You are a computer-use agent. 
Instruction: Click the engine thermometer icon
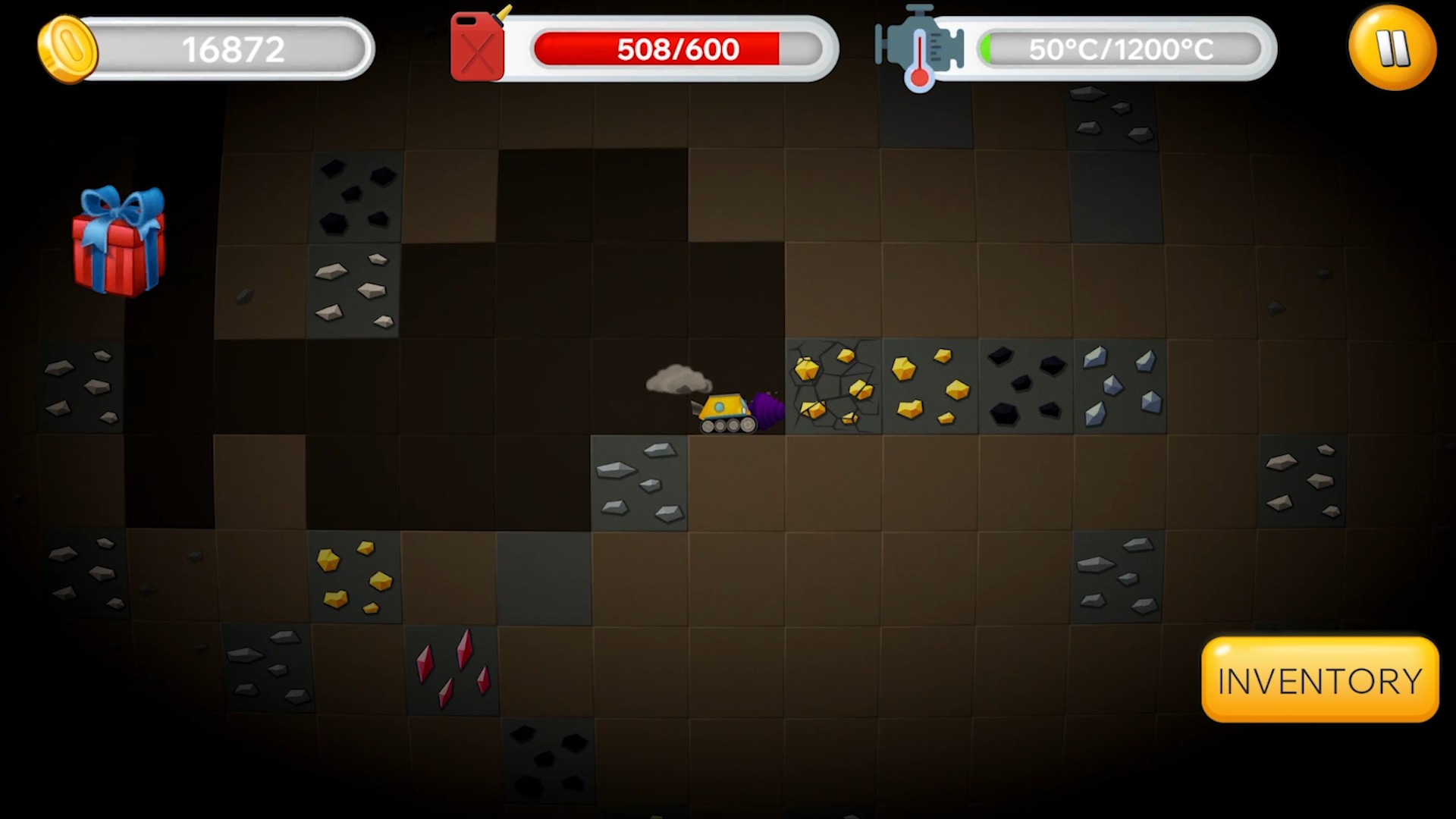click(x=920, y=47)
